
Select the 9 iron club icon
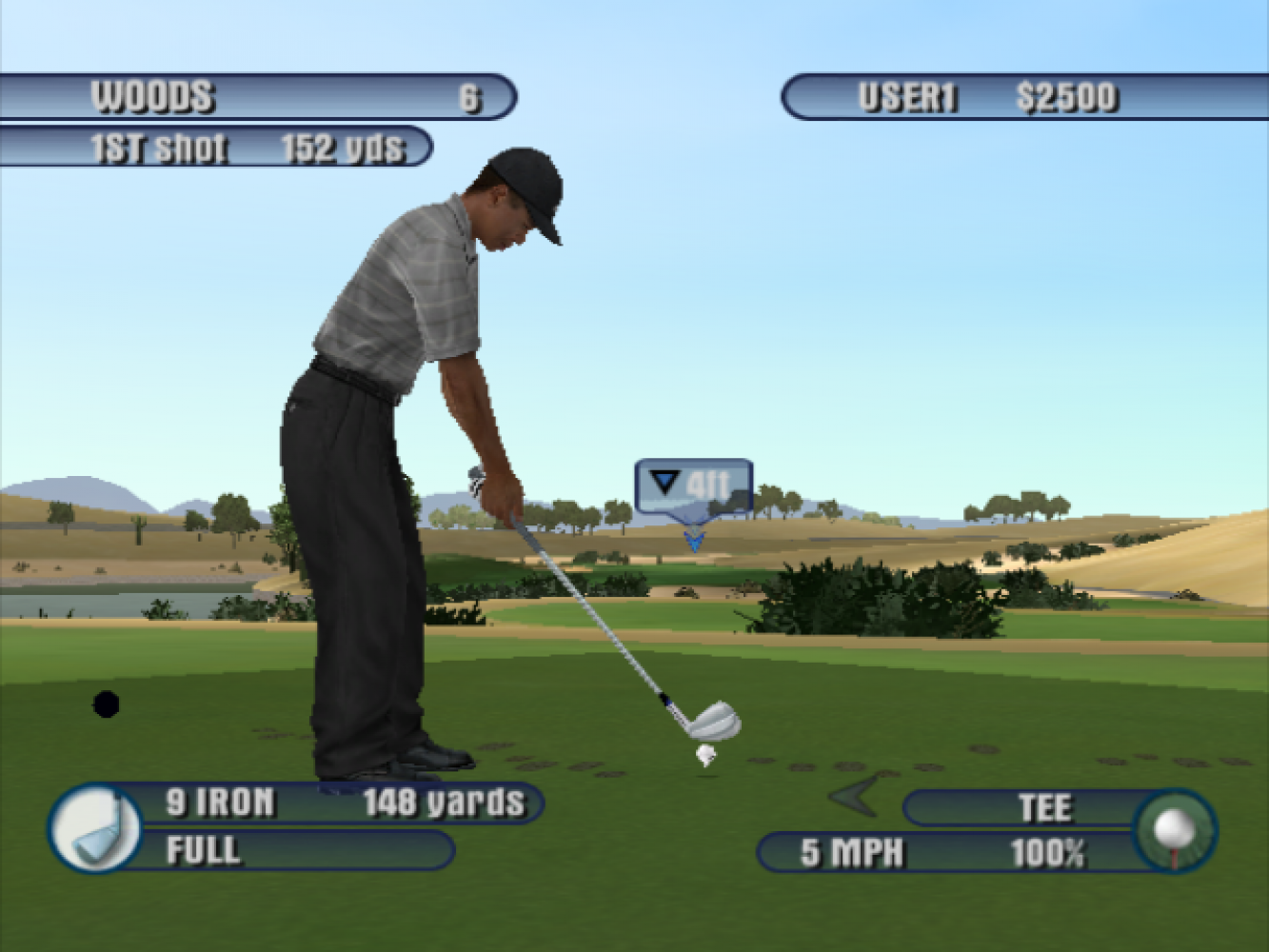(95, 828)
